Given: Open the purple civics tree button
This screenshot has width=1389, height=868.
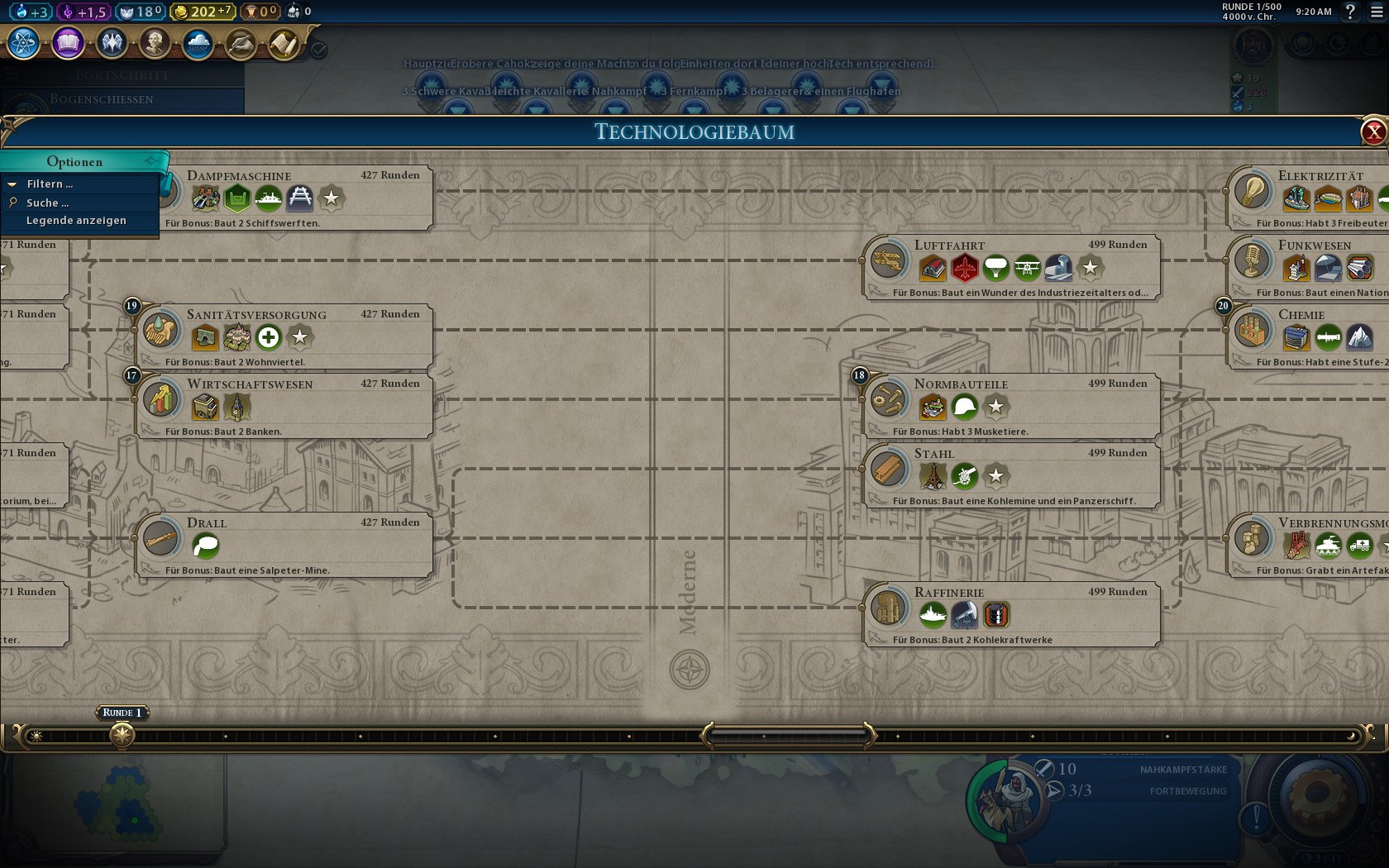Looking at the screenshot, I should pos(68,43).
